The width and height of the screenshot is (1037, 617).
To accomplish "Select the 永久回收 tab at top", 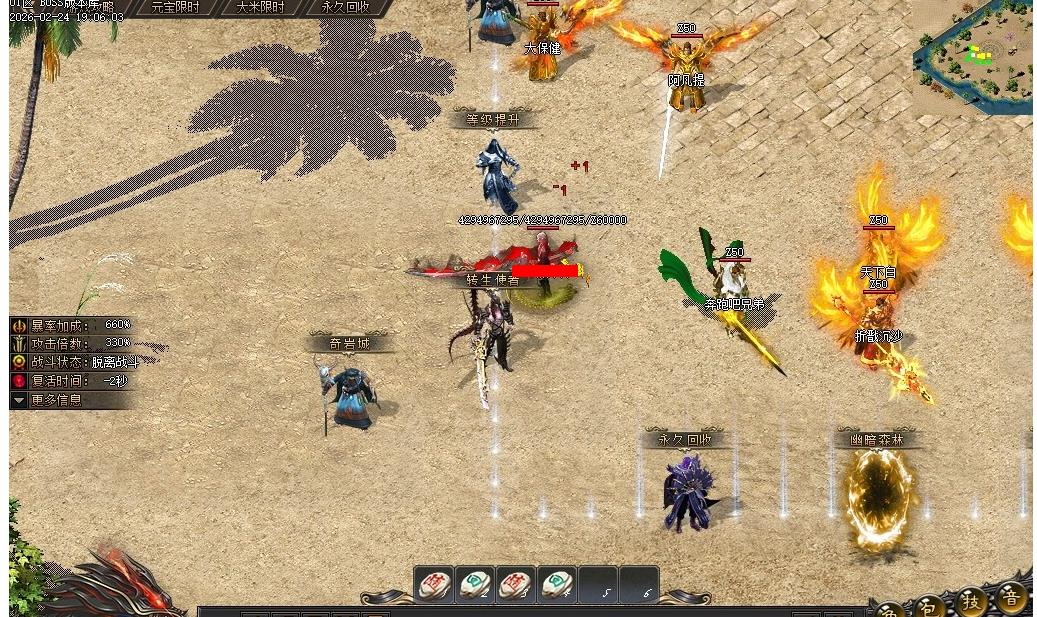I will tap(345, 7).
